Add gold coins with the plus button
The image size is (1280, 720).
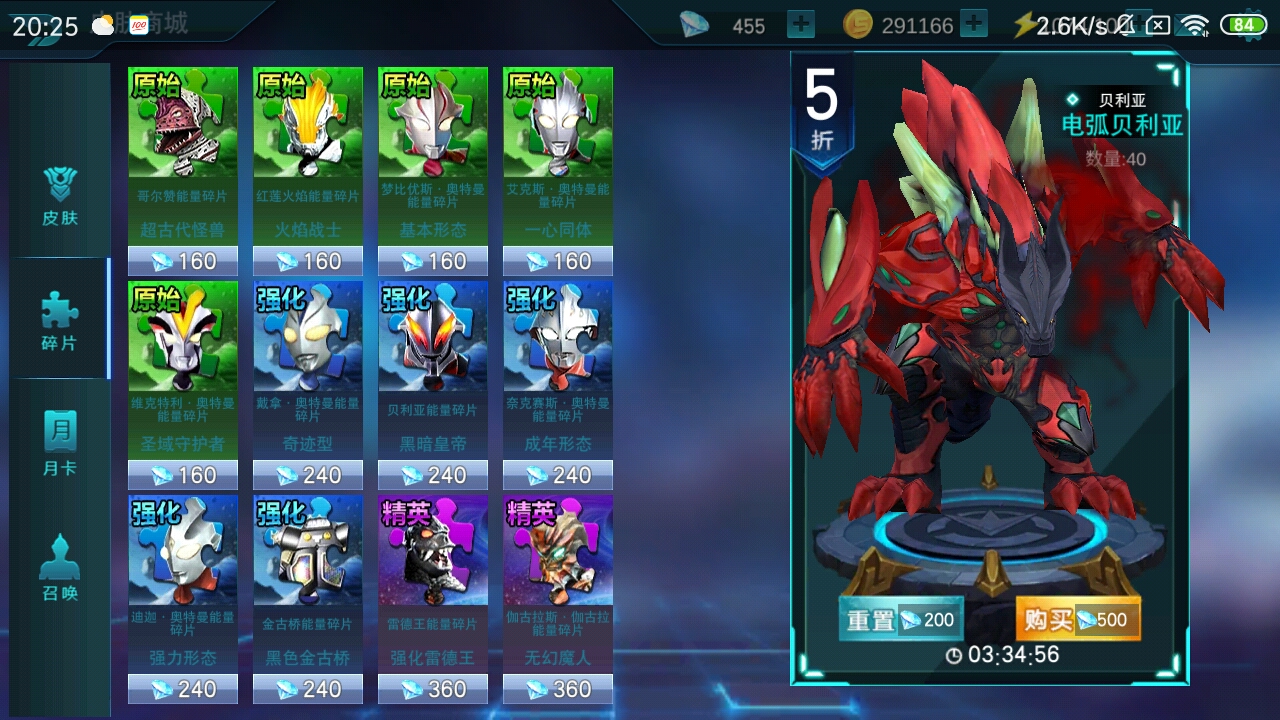coord(973,25)
